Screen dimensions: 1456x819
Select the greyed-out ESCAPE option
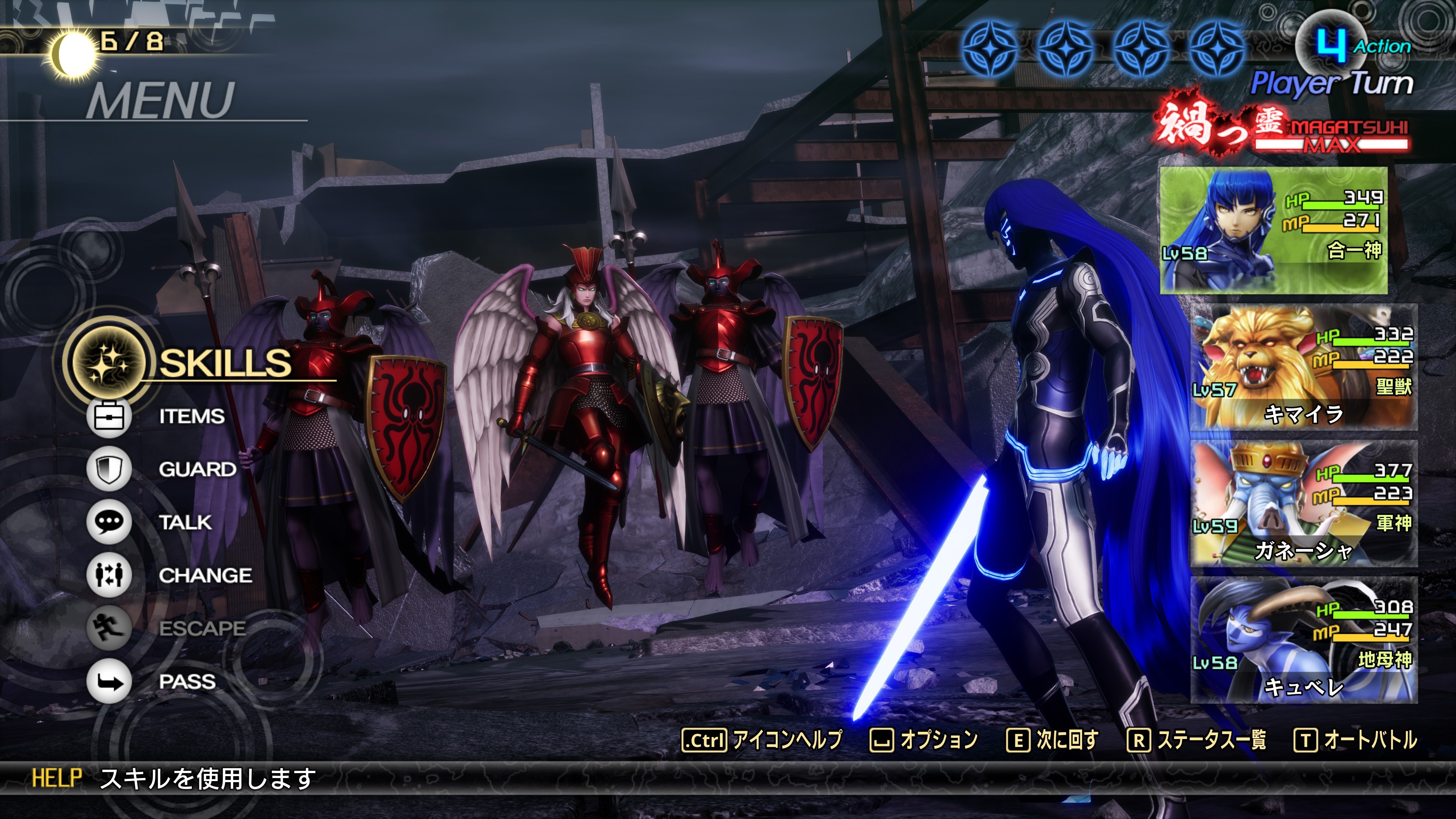tap(201, 628)
